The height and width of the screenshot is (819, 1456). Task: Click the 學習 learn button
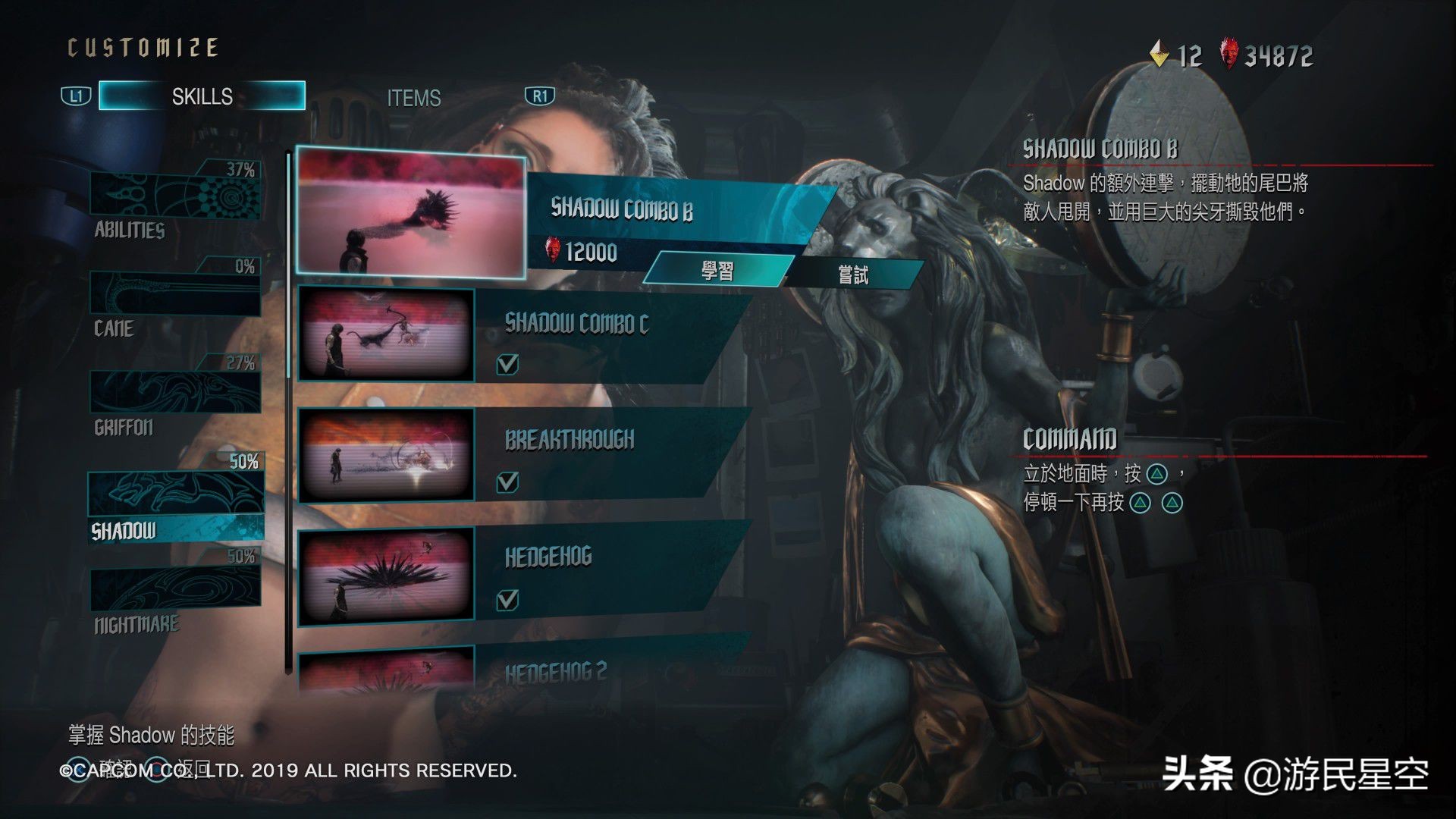[717, 271]
